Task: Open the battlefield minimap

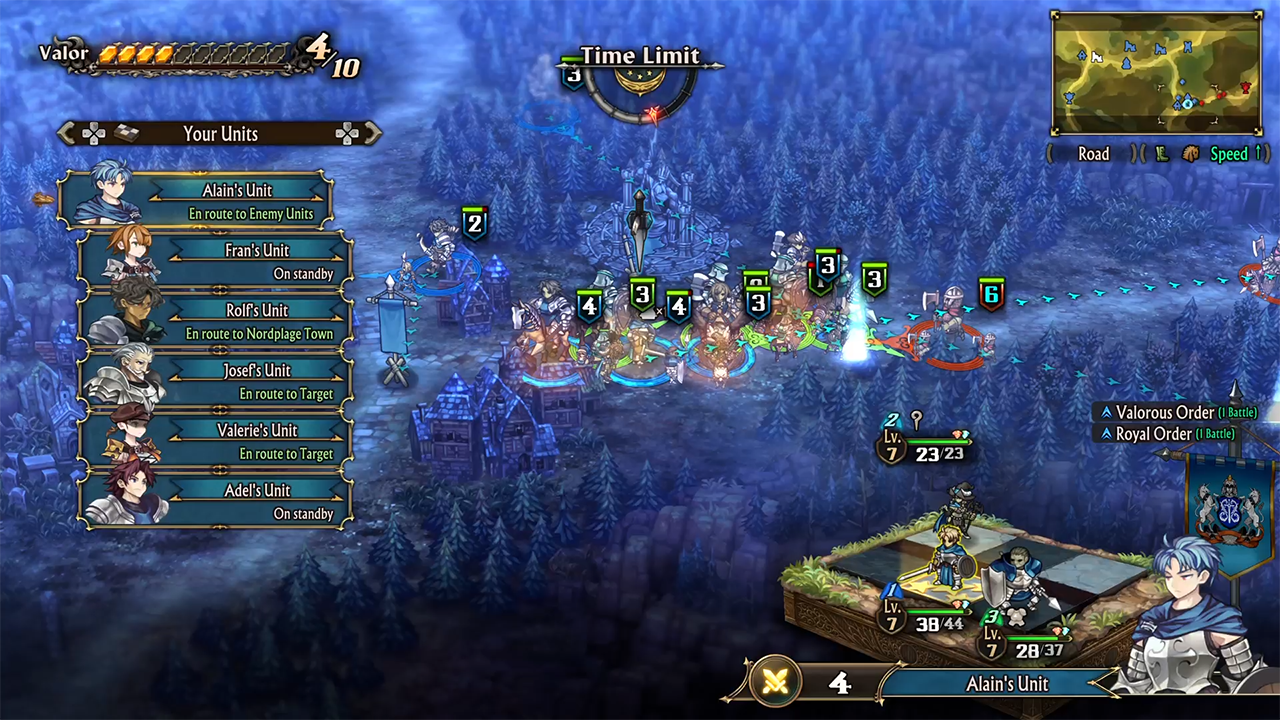Action: 1156,72
